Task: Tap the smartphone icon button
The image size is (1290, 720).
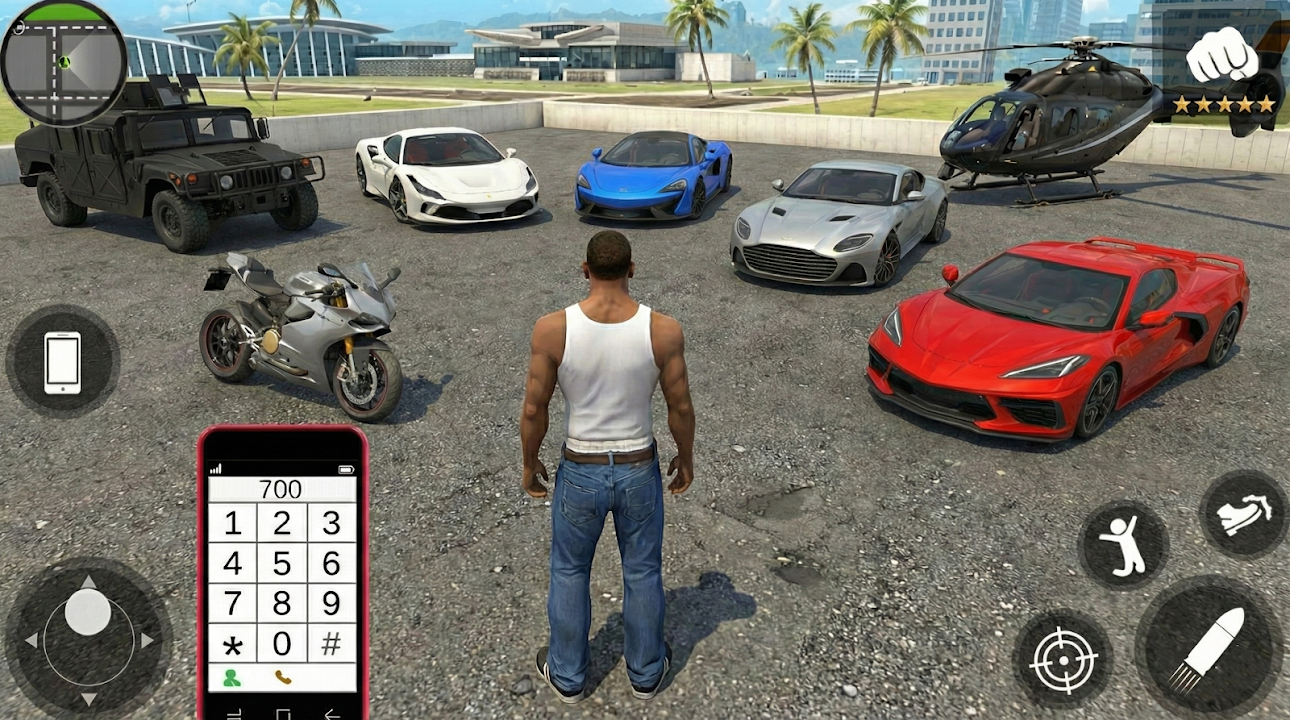Action: [62, 361]
